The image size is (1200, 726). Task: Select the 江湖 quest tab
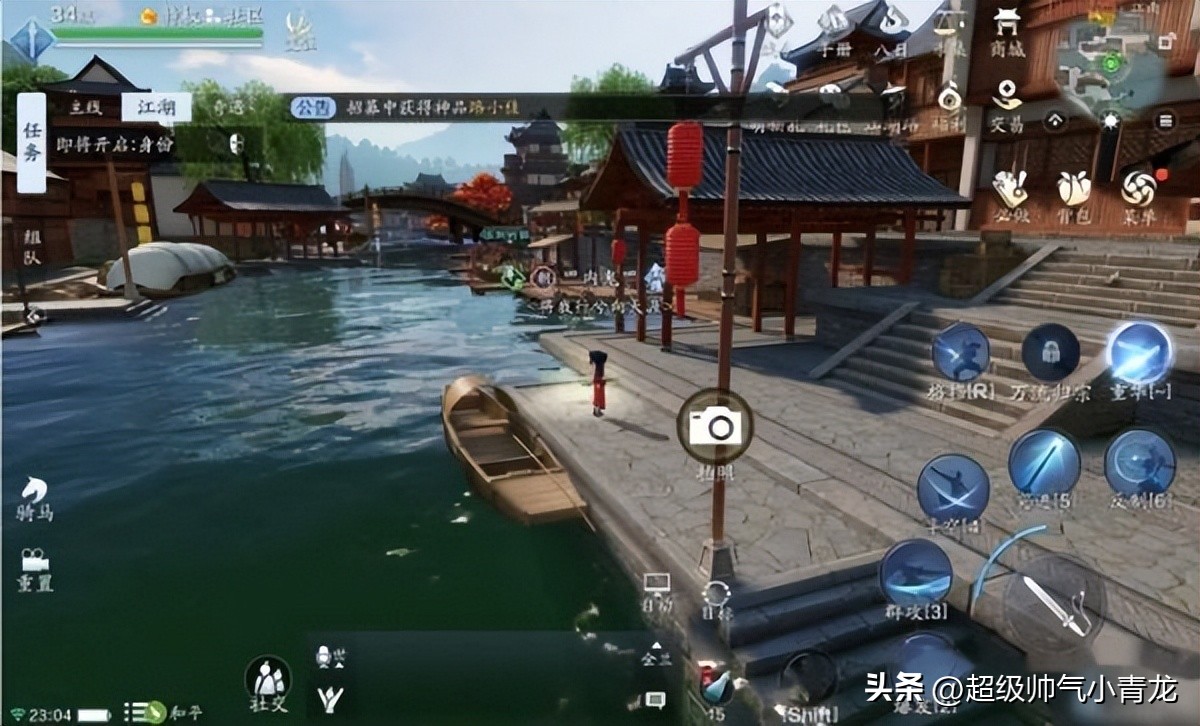point(156,108)
